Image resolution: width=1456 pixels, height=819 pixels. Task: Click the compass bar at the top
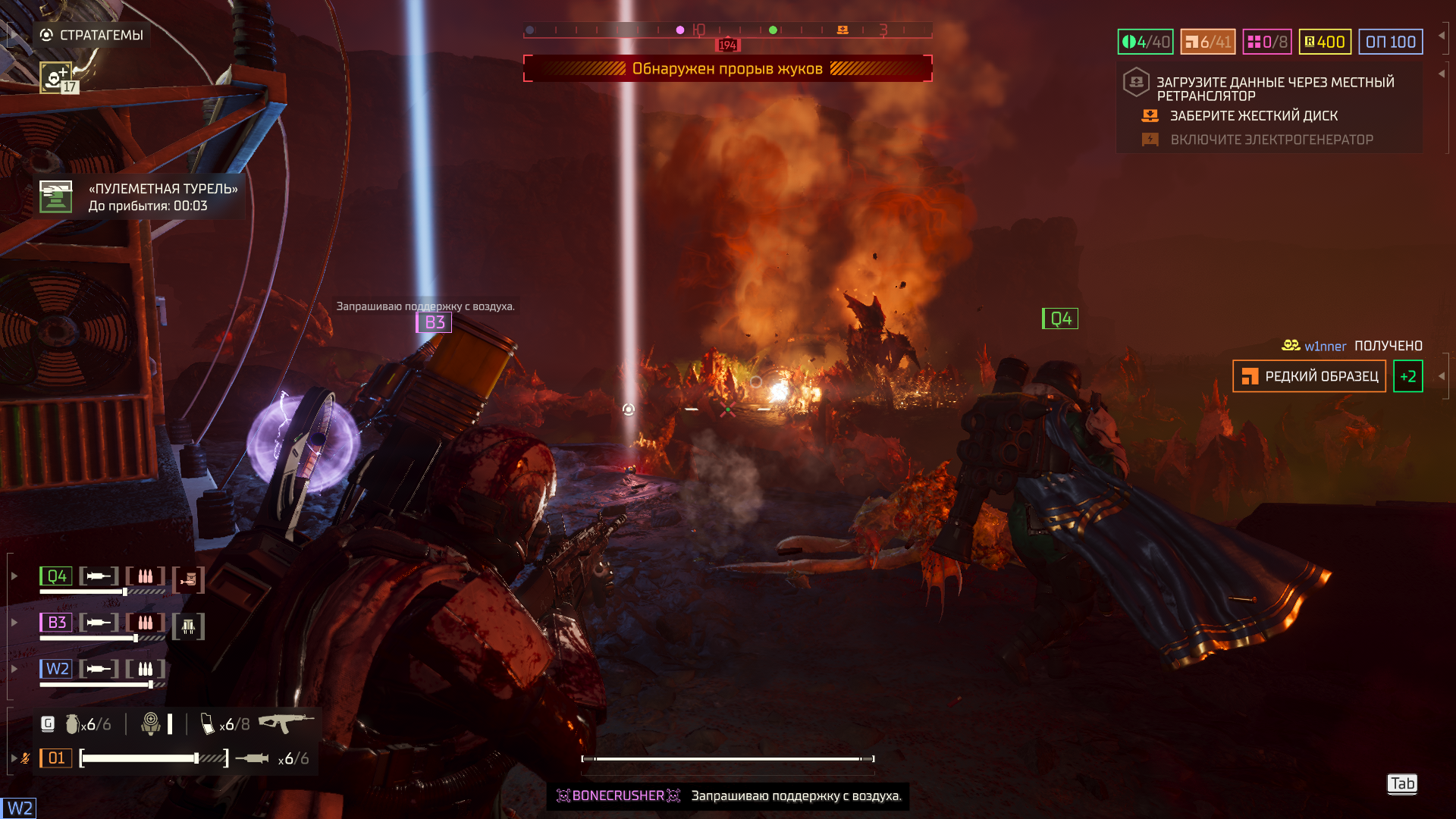coord(727,30)
